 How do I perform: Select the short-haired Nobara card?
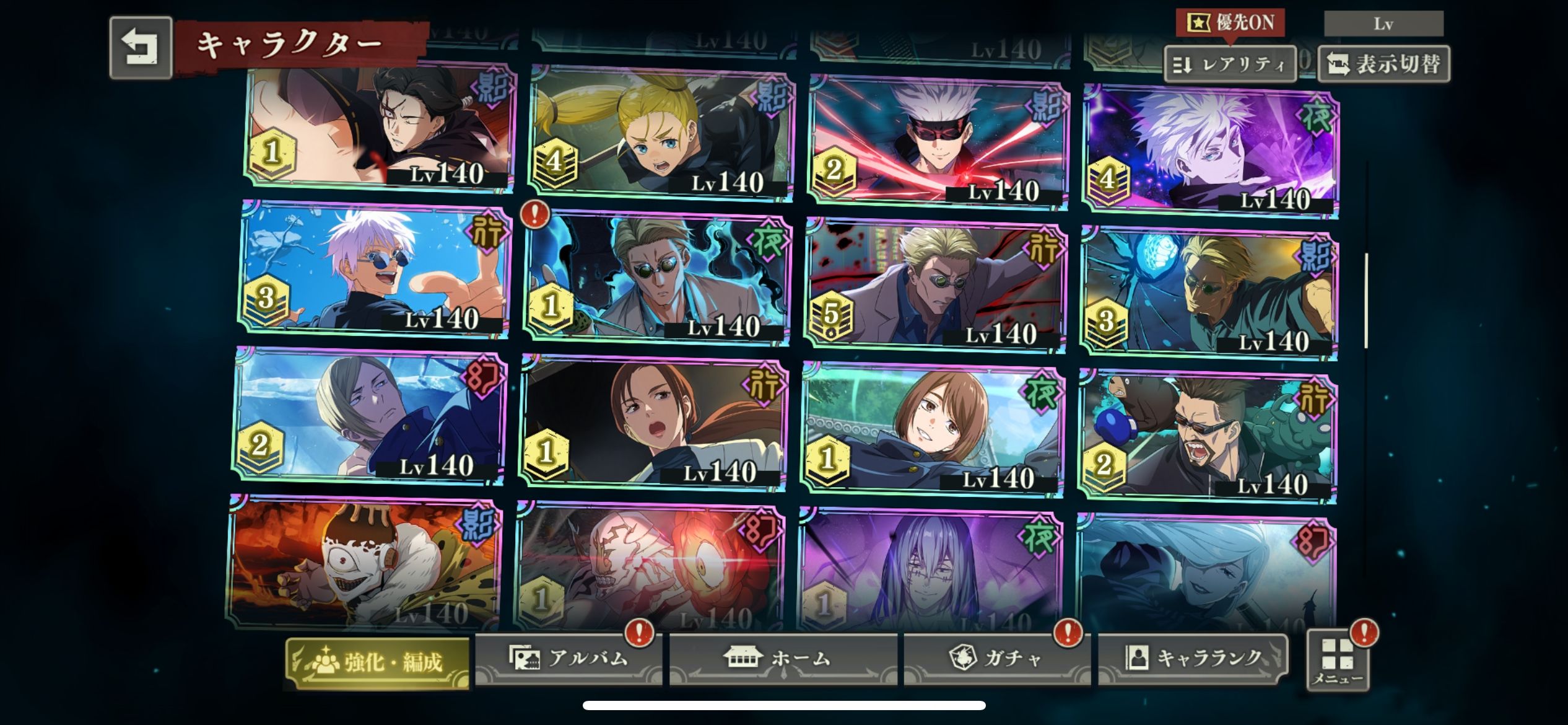pyautogui.click(x=933, y=429)
